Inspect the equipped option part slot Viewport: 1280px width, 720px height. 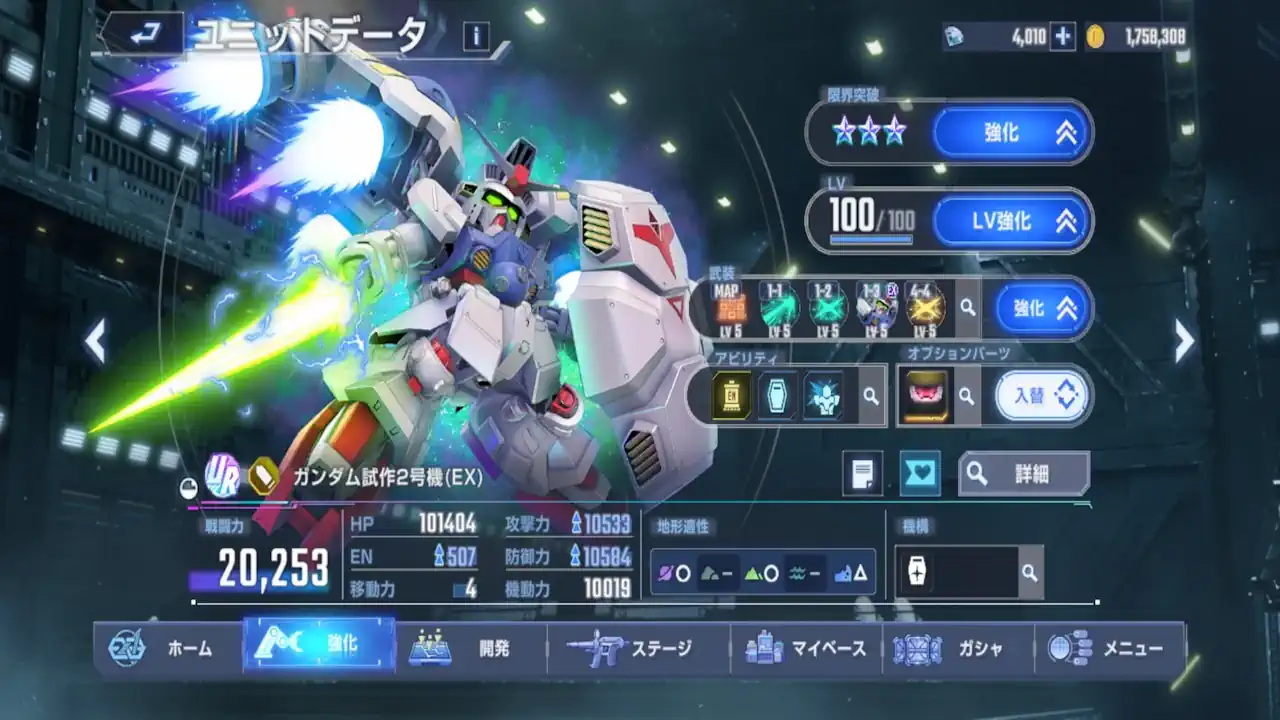click(x=925, y=396)
